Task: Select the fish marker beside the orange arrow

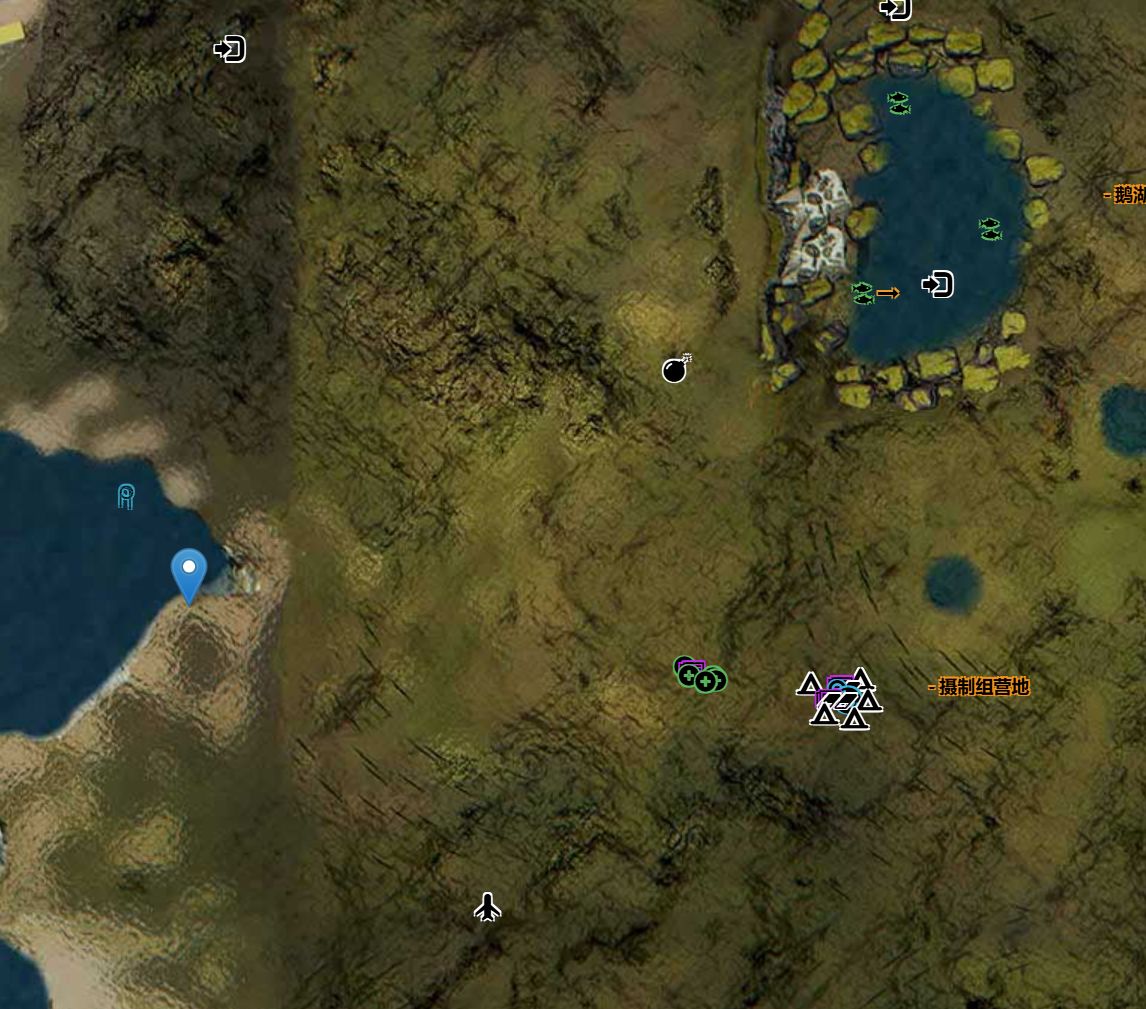Action: (862, 293)
